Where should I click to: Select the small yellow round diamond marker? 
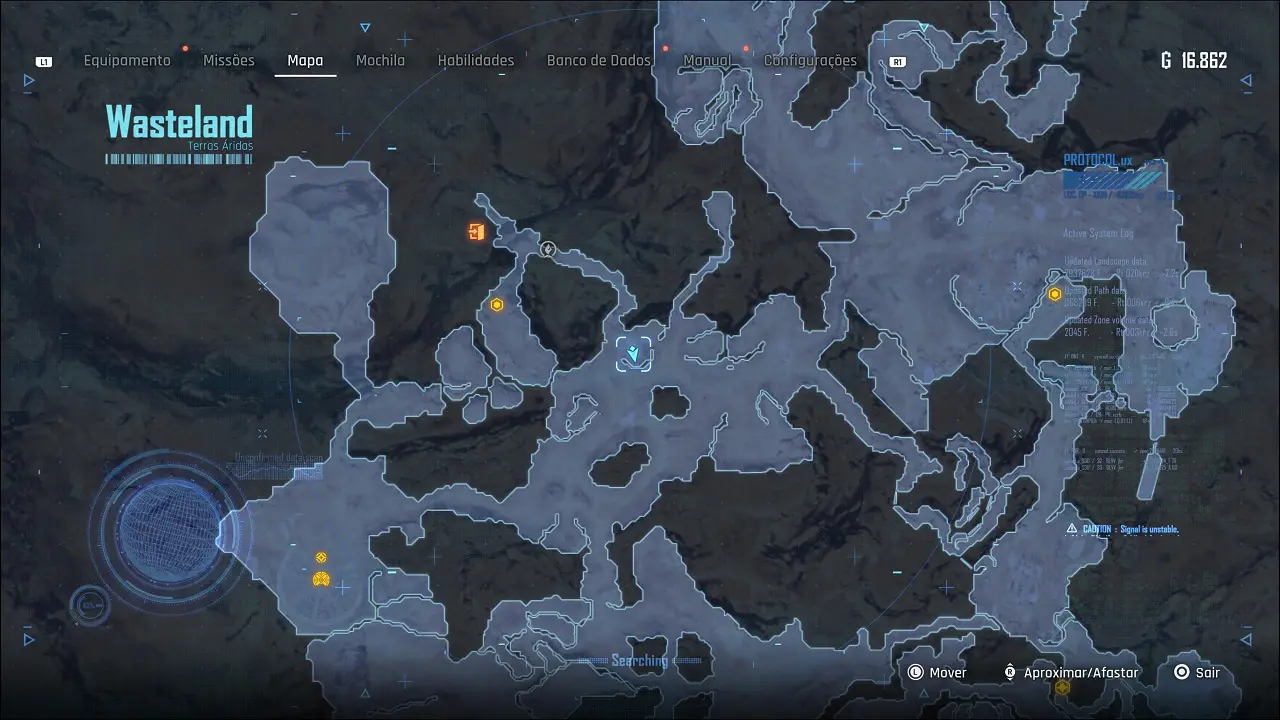click(x=321, y=557)
